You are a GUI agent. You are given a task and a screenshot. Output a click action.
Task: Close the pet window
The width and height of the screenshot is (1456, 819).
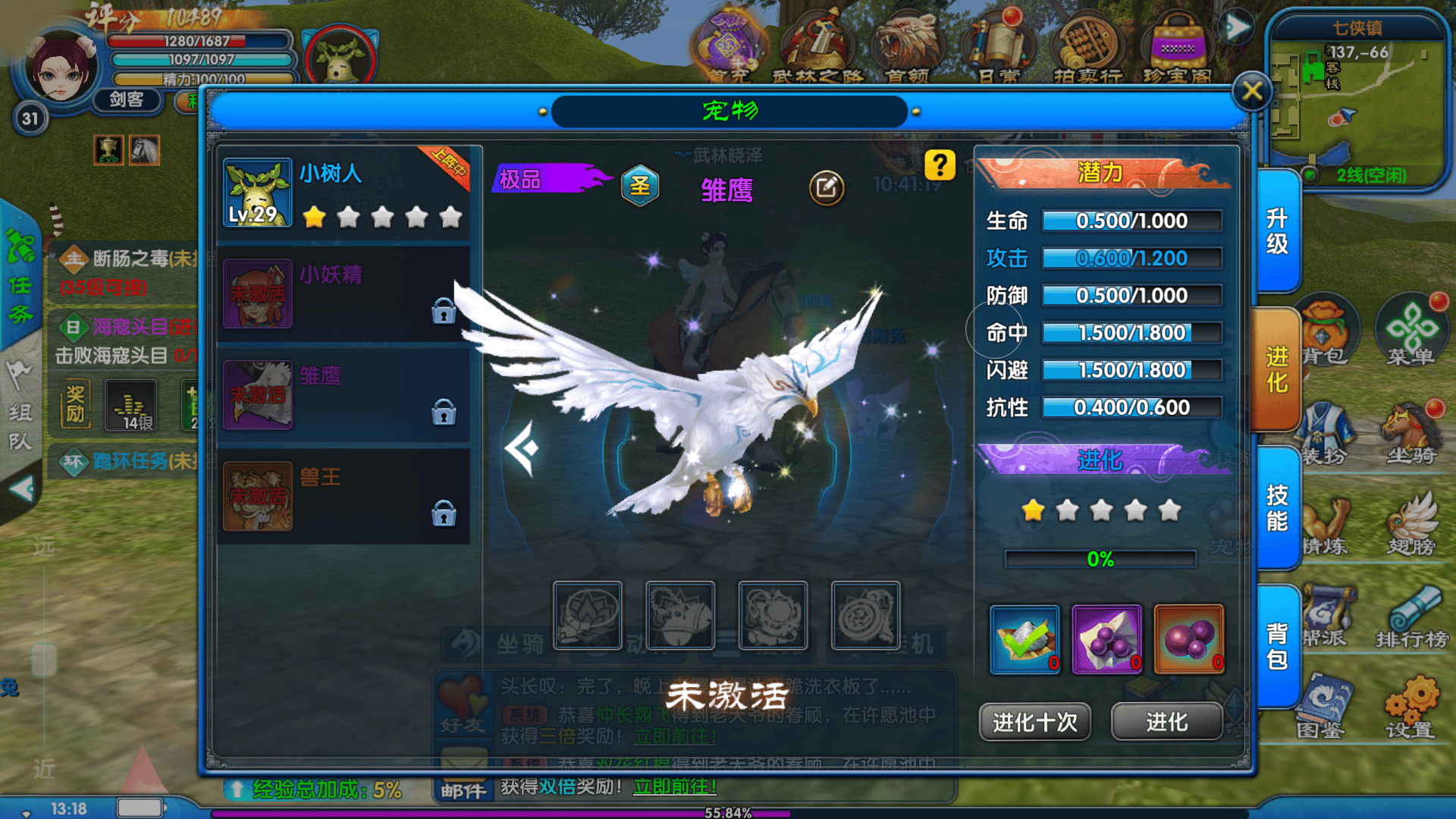1251,92
